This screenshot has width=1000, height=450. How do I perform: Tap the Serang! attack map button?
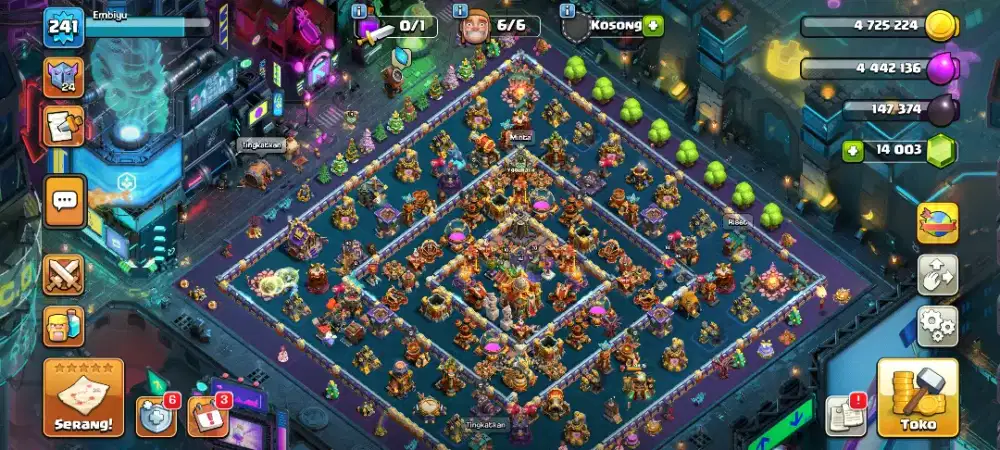(84, 398)
